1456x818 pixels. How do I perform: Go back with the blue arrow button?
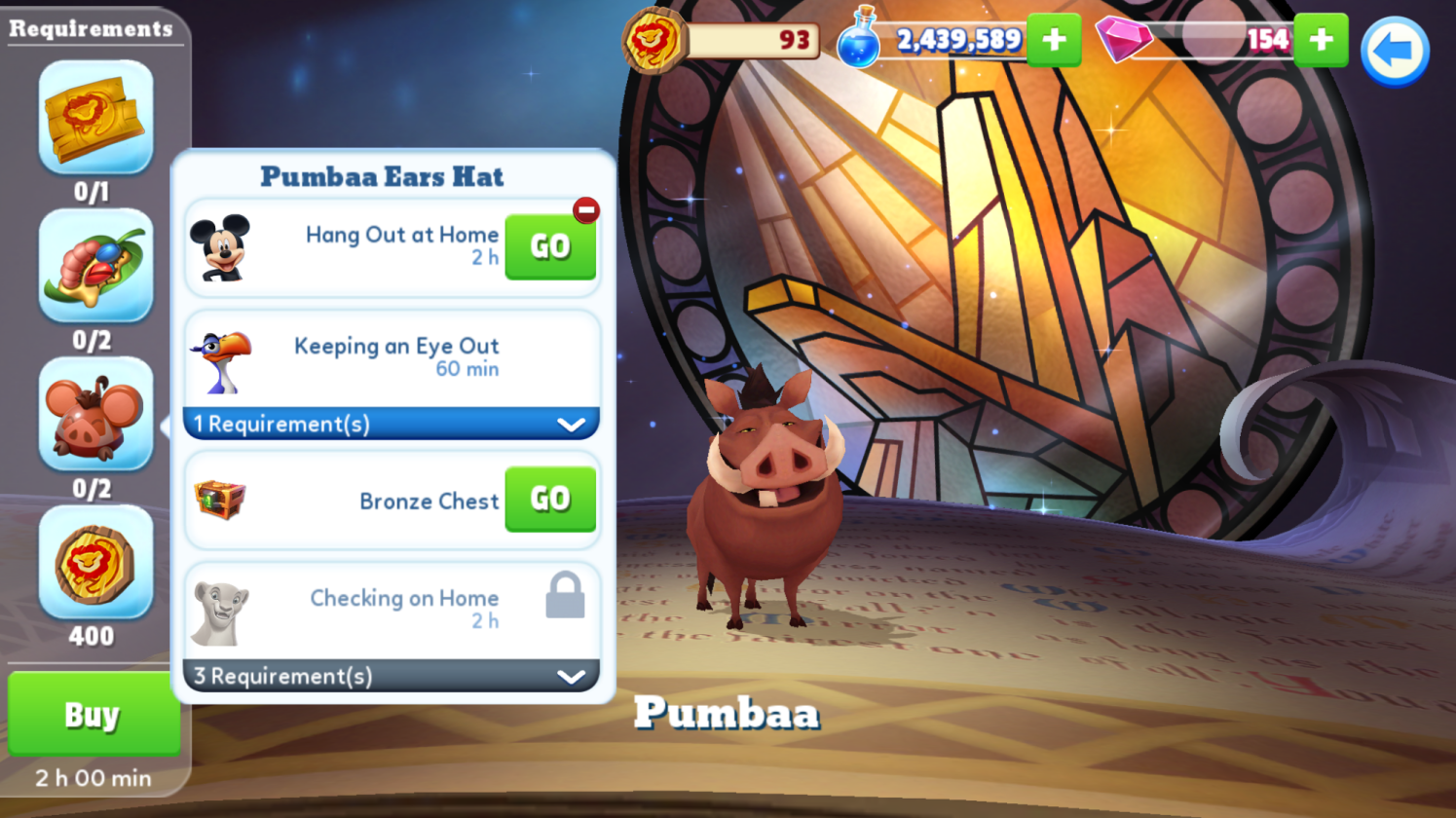pos(1394,51)
